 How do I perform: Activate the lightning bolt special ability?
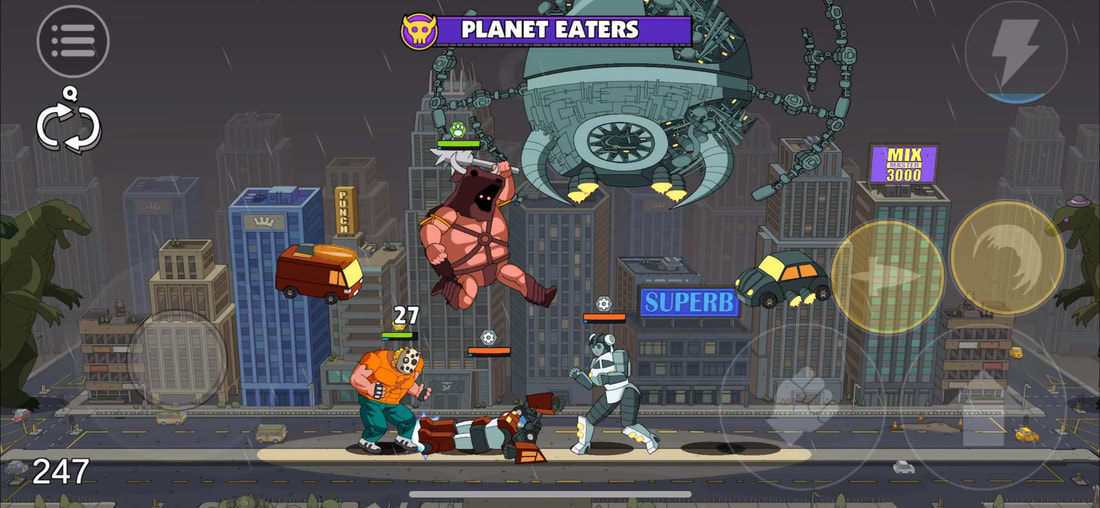click(1015, 51)
